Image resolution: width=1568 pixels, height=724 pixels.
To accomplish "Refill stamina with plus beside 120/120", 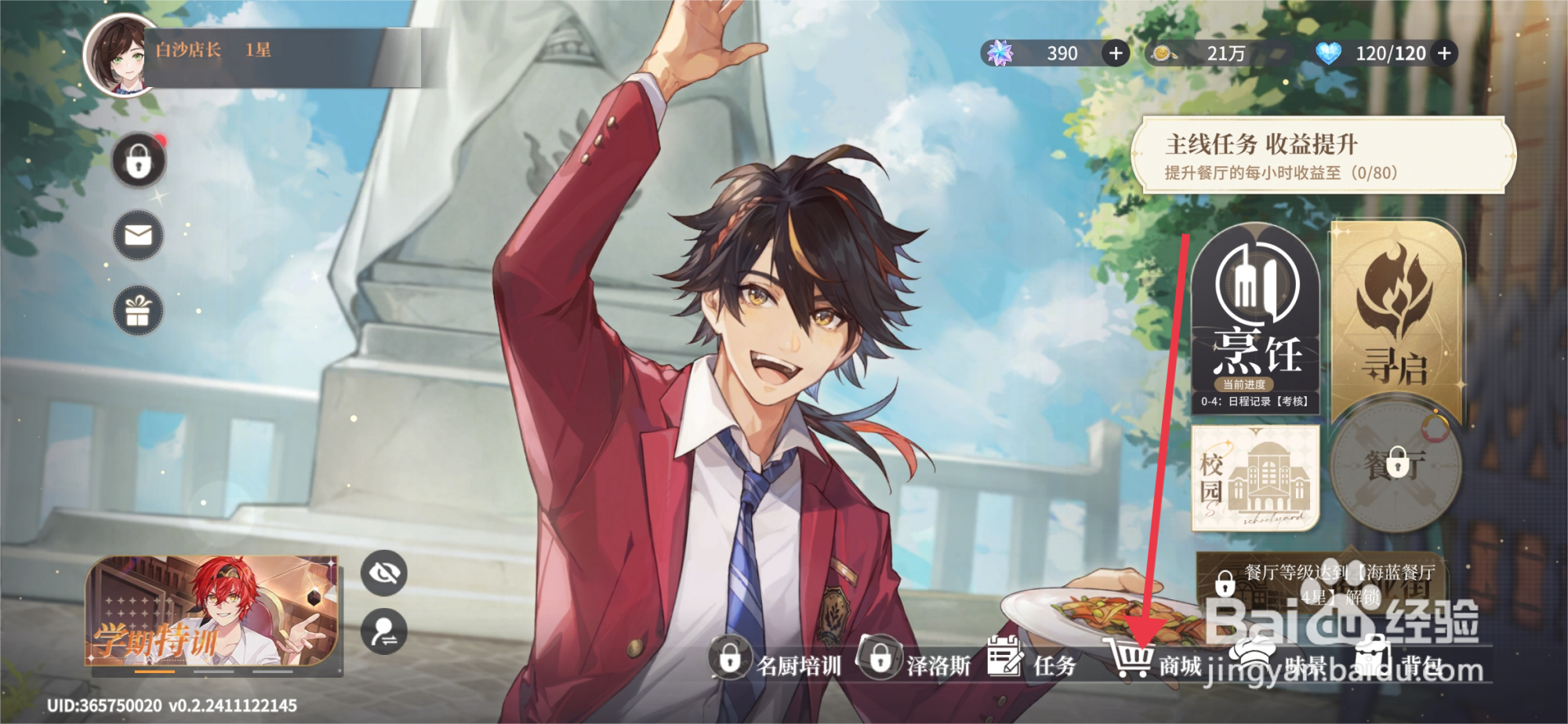I will point(1444,53).
